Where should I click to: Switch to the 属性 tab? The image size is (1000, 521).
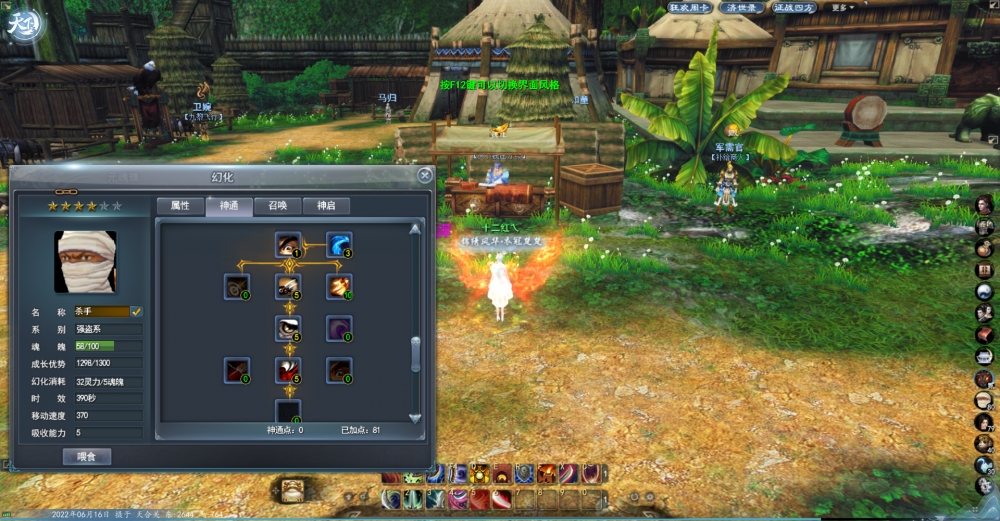(180, 206)
